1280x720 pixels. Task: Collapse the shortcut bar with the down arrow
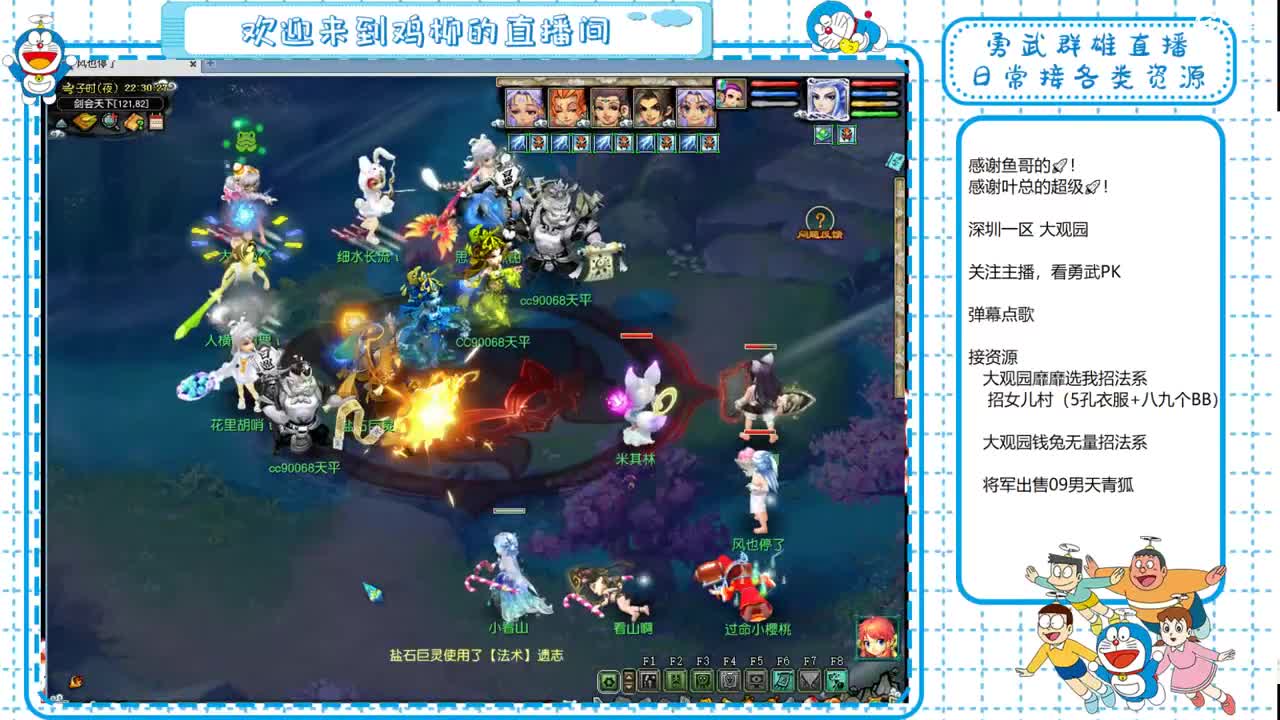629,686
